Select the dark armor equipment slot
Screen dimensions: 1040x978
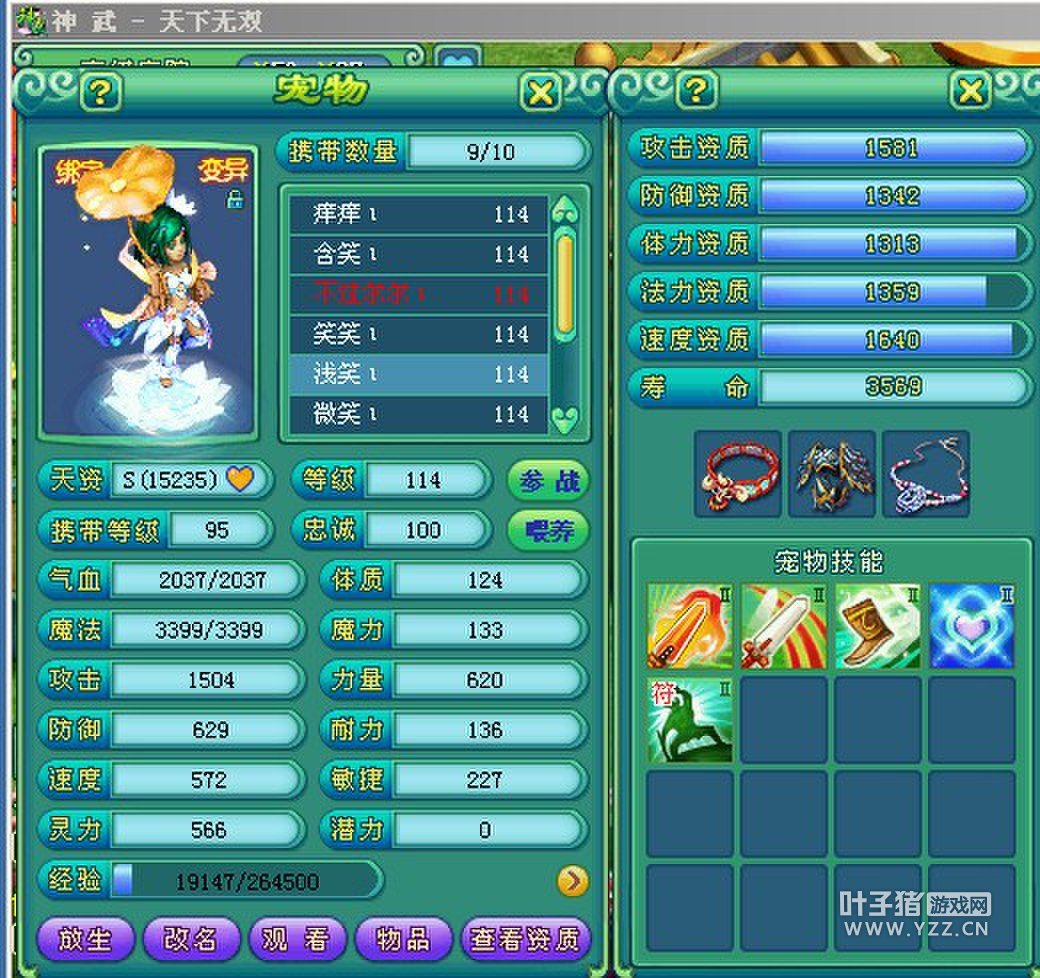pos(831,474)
